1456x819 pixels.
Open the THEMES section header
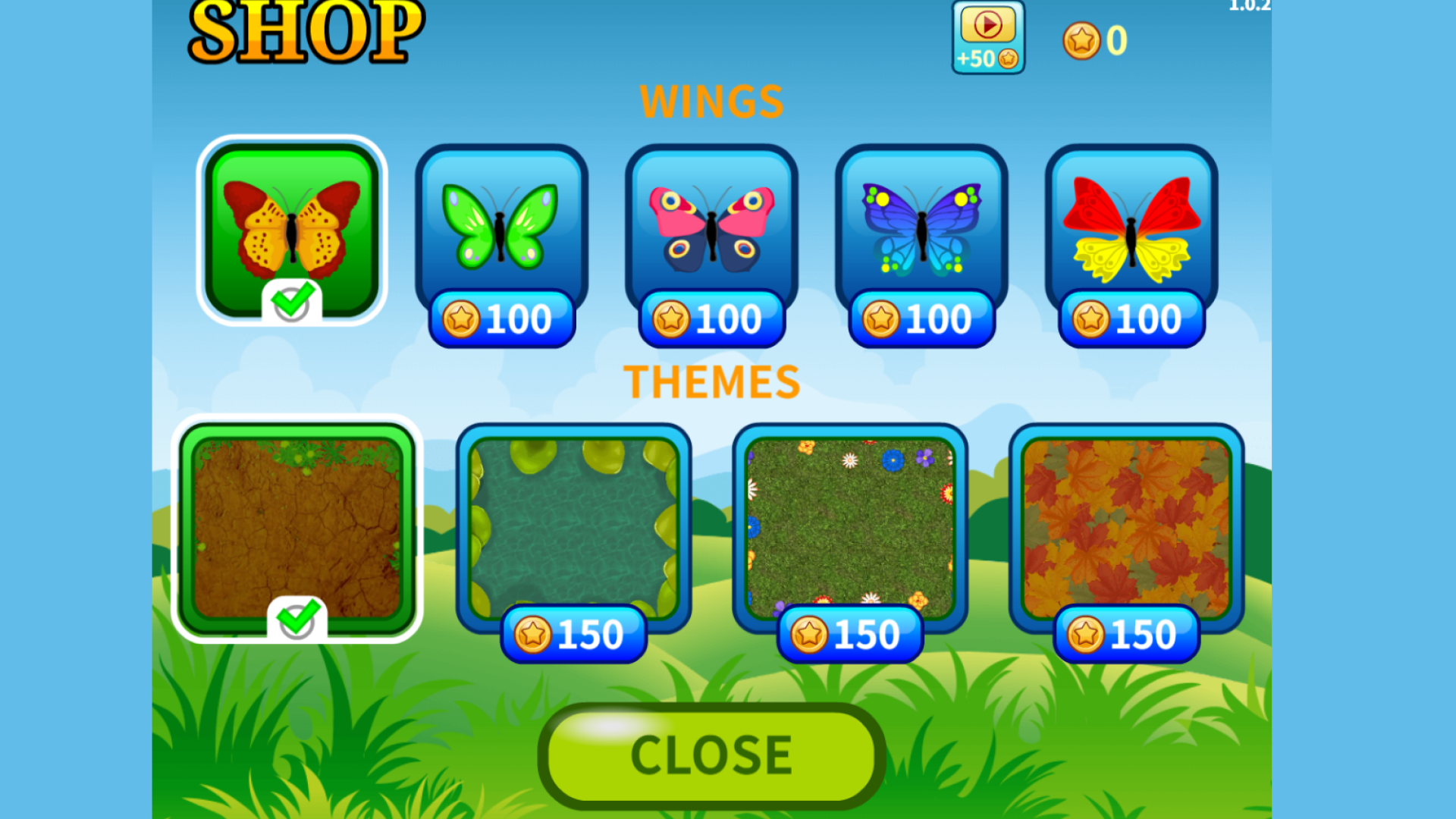(711, 381)
